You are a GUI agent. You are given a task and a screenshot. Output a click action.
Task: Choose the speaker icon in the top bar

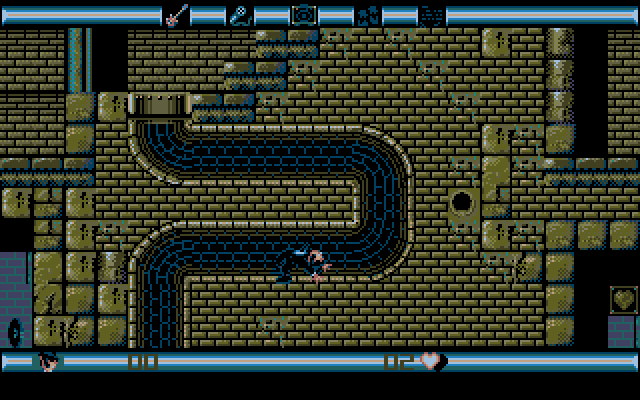click(302, 14)
